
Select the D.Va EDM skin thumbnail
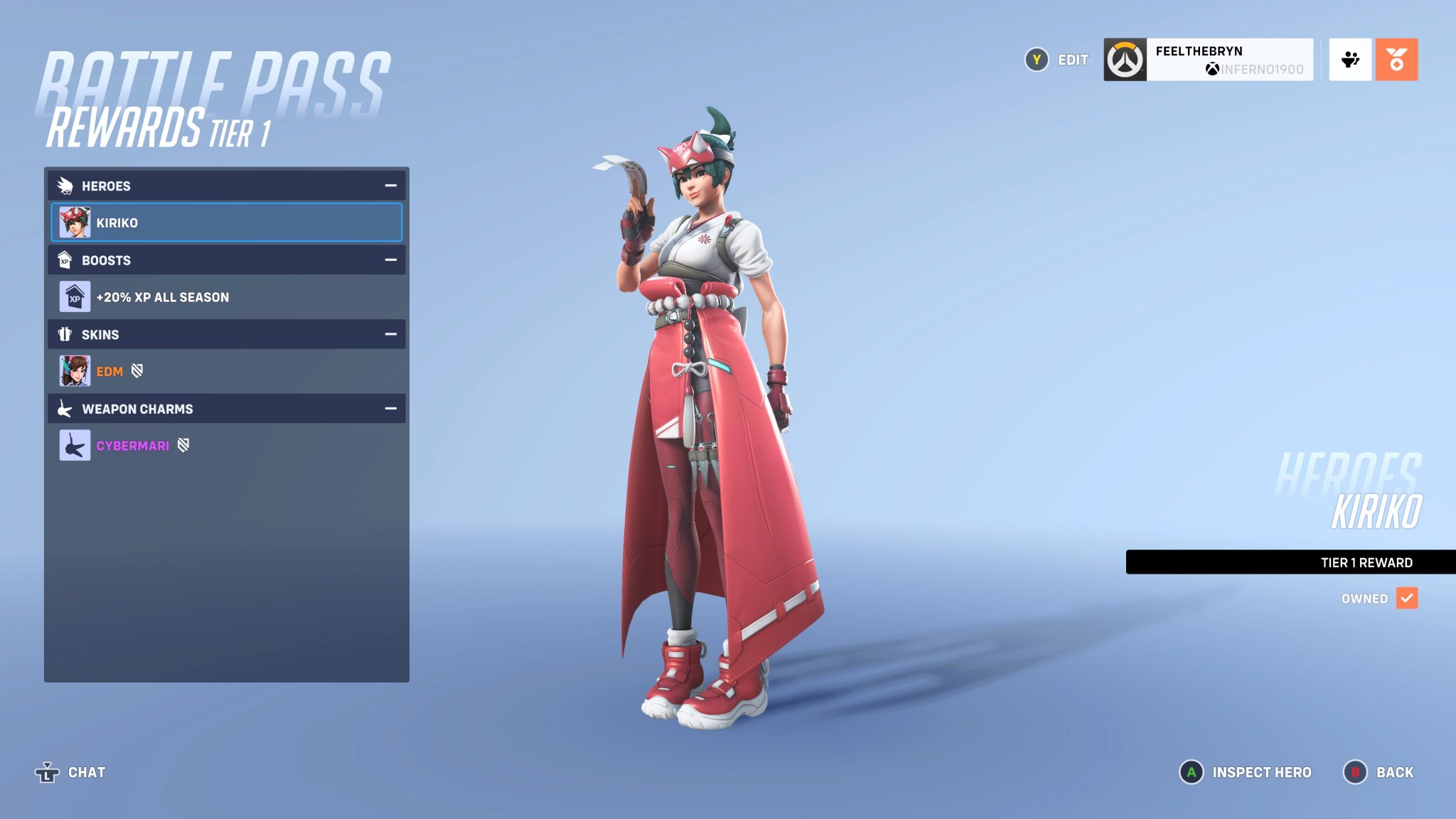(74, 370)
